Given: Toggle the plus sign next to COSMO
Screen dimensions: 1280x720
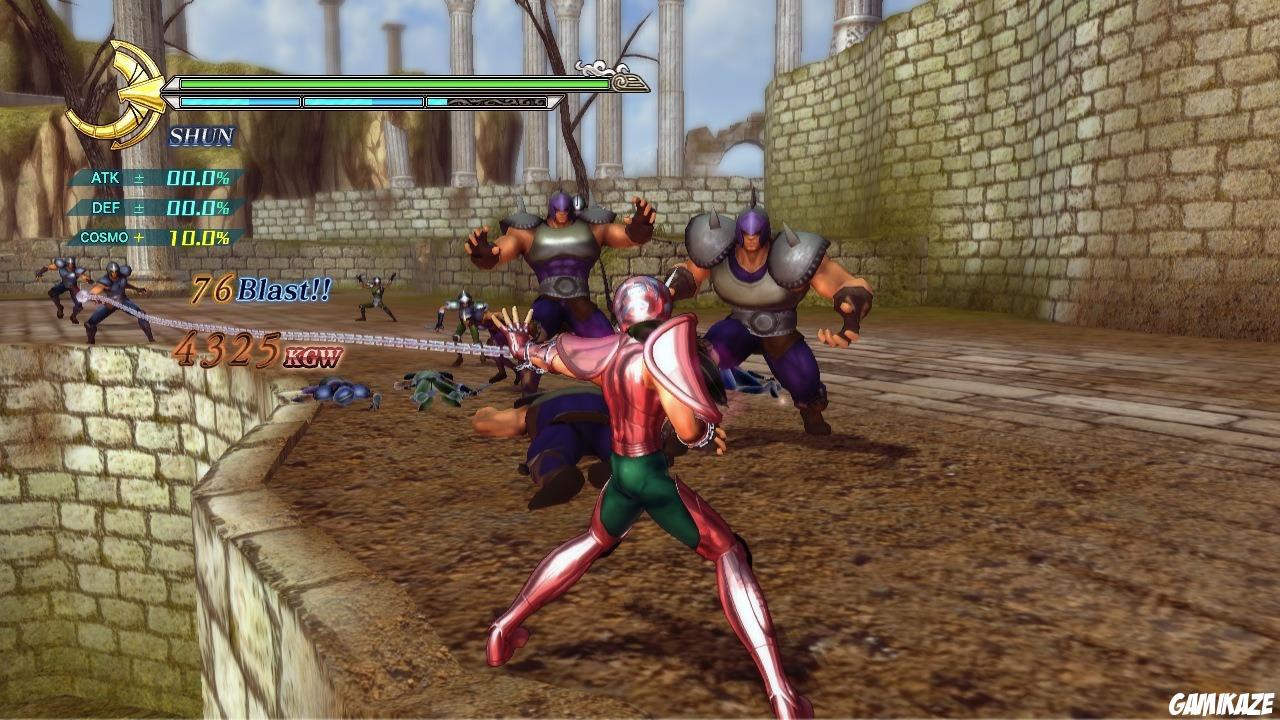Looking at the screenshot, I should pos(137,236).
